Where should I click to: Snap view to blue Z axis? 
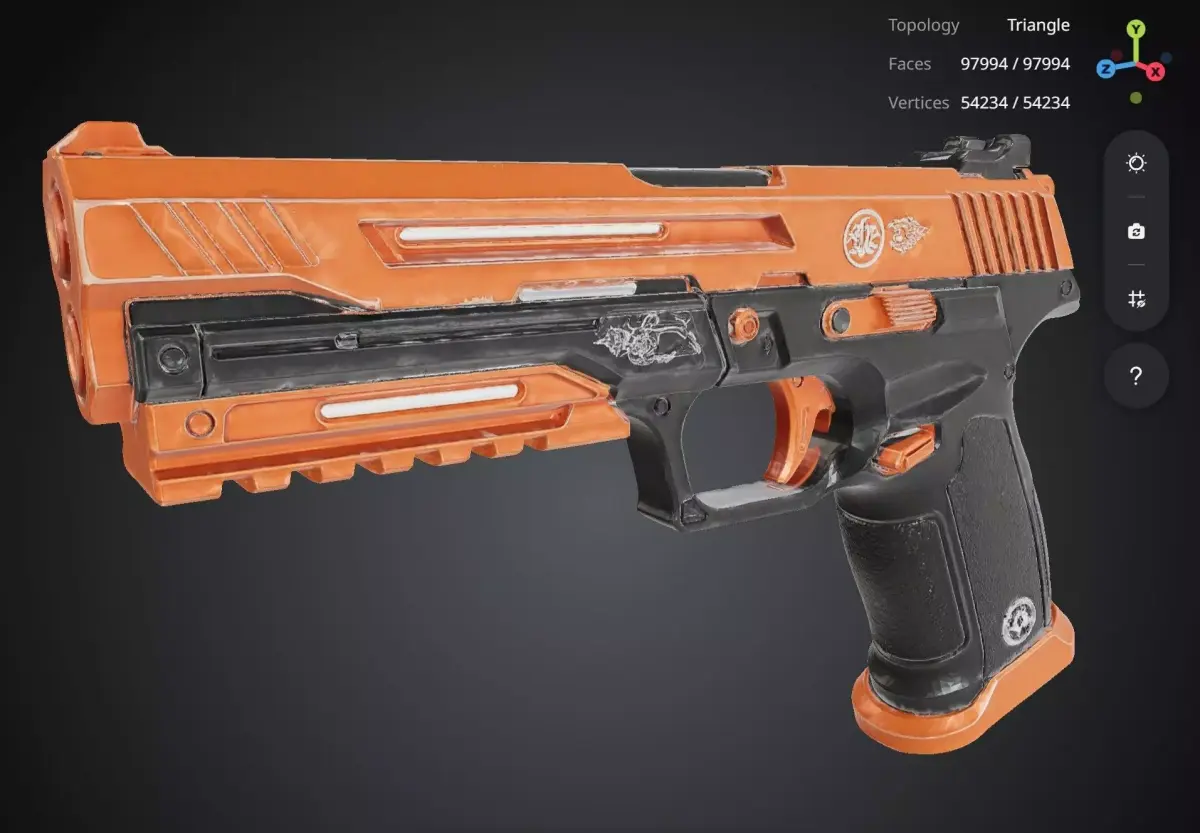pos(1106,68)
